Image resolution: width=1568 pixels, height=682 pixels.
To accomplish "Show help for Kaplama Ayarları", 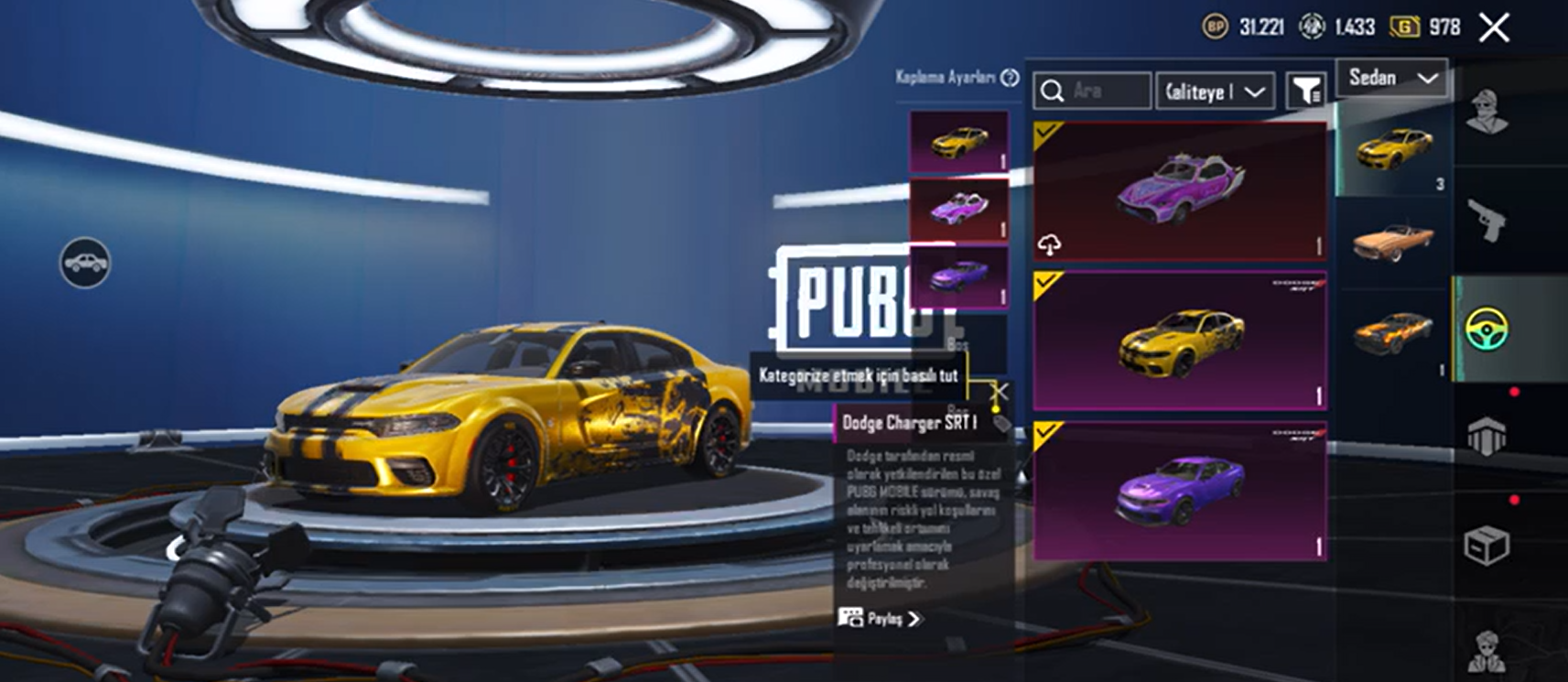I will tap(1010, 78).
